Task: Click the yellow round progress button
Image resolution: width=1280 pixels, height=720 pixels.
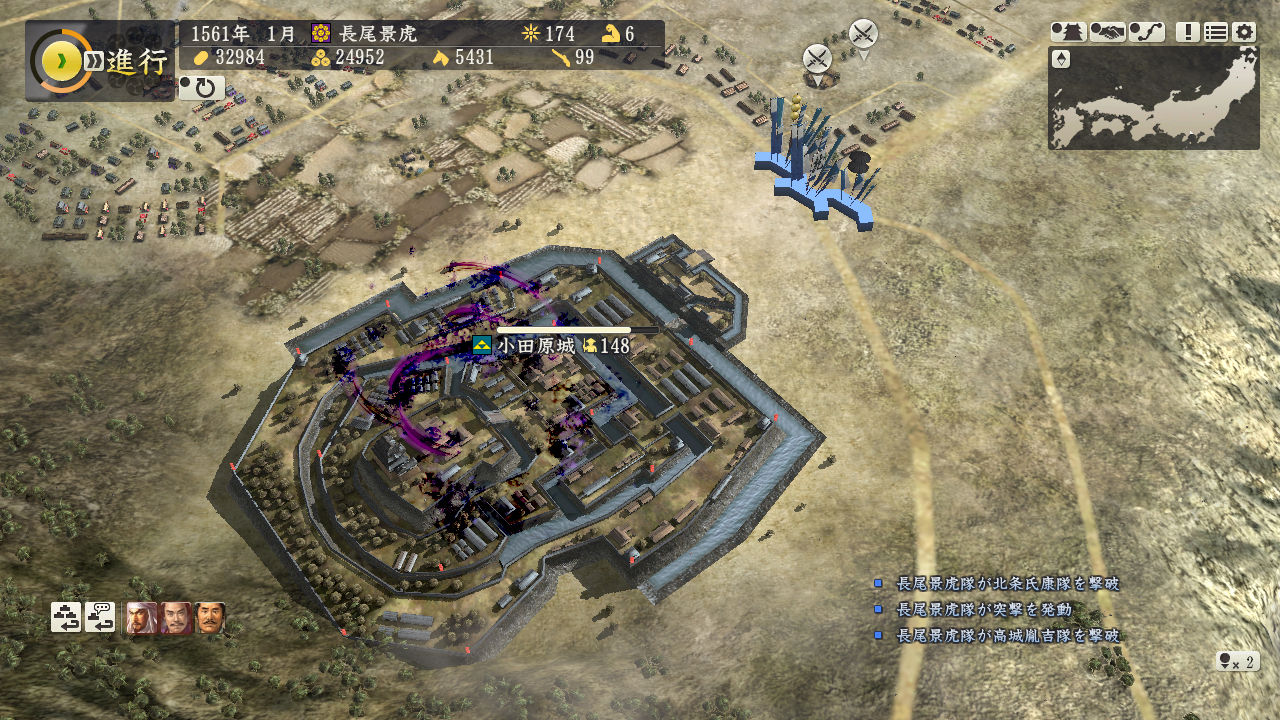Action: tap(61, 61)
